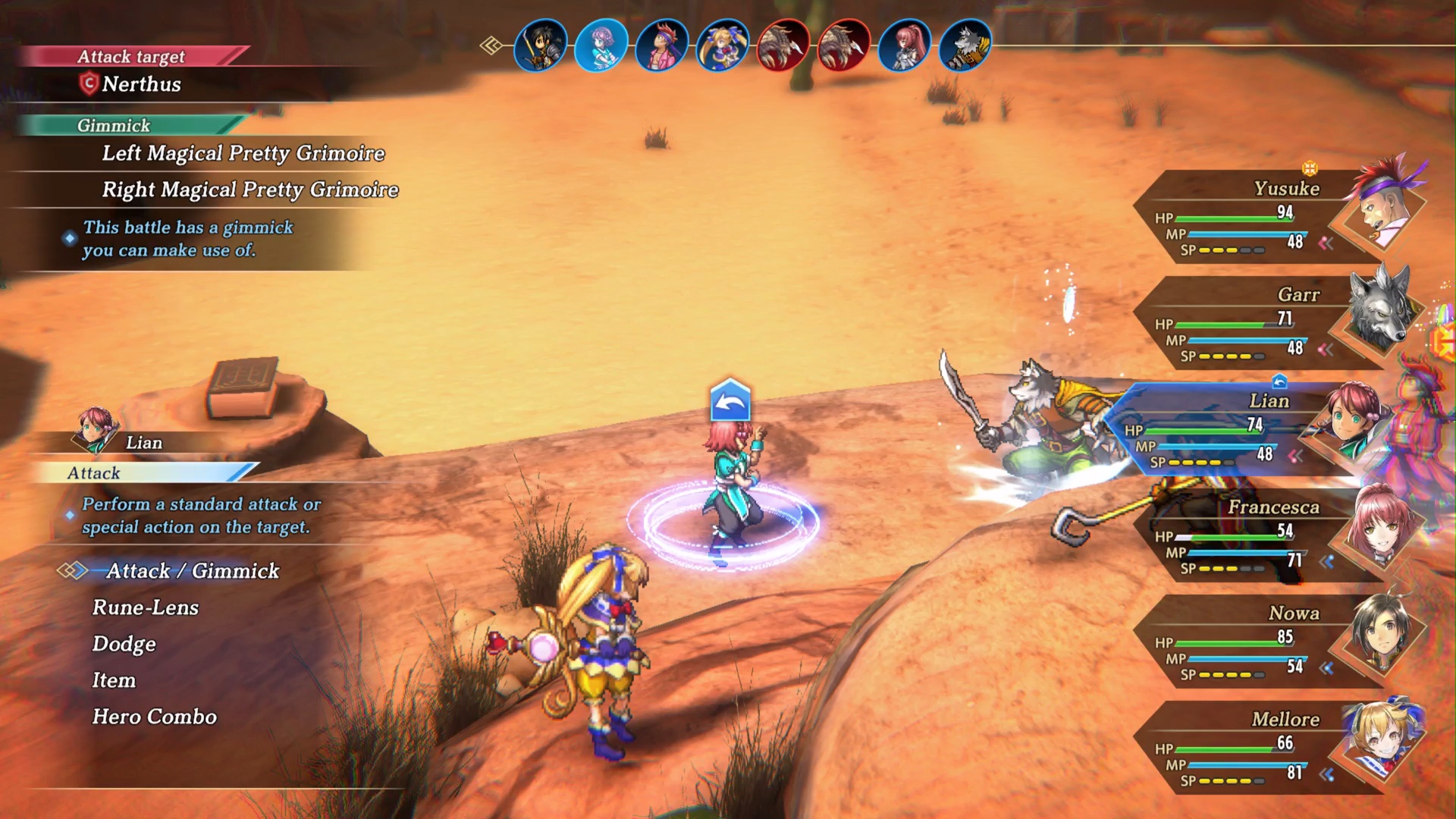Open the Item command
The image size is (1456, 819).
[x=115, y=680]
